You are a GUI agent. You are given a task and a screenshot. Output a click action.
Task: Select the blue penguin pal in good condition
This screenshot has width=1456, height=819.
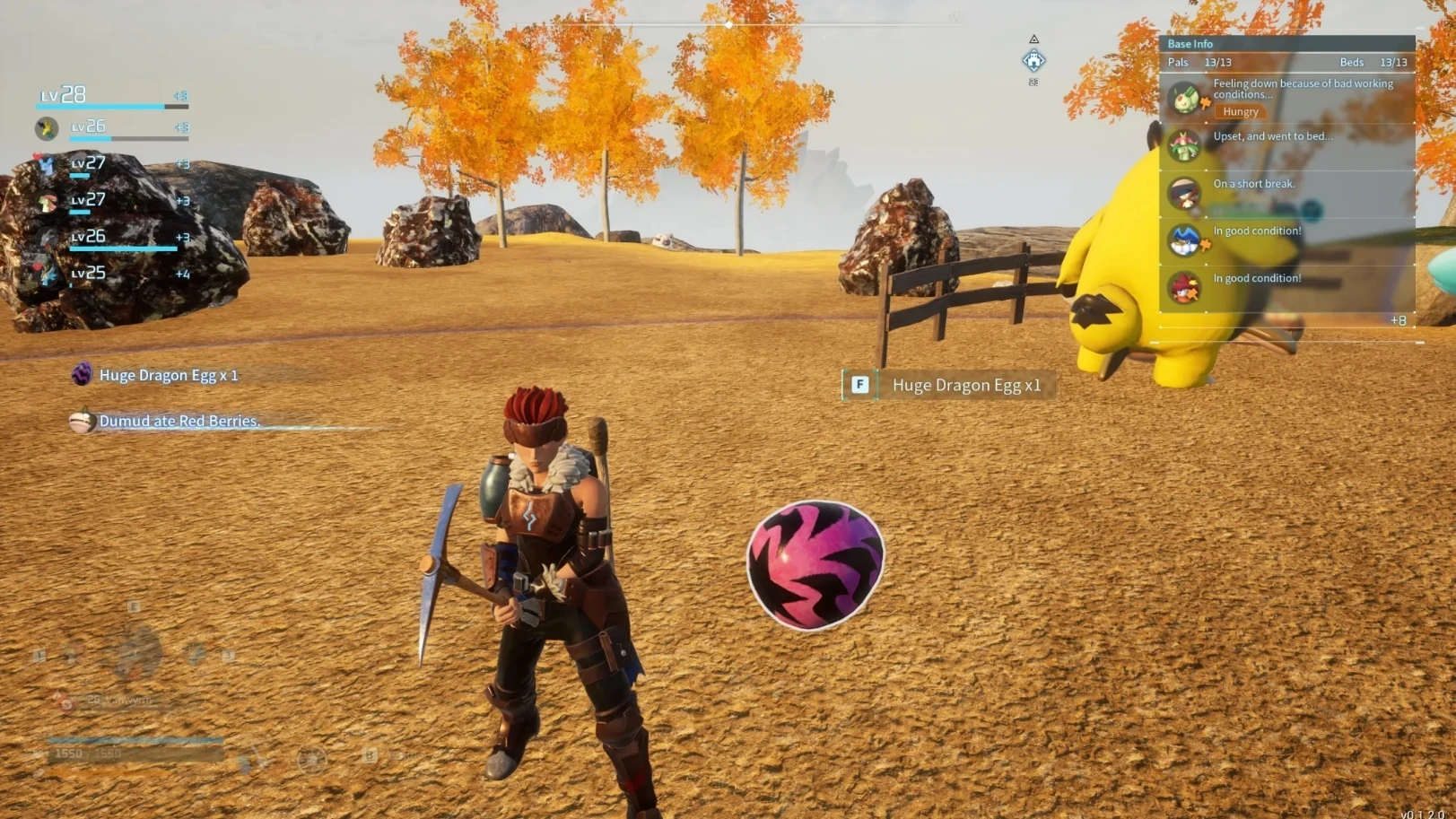pyautogui.click(x=1184, y=240)
